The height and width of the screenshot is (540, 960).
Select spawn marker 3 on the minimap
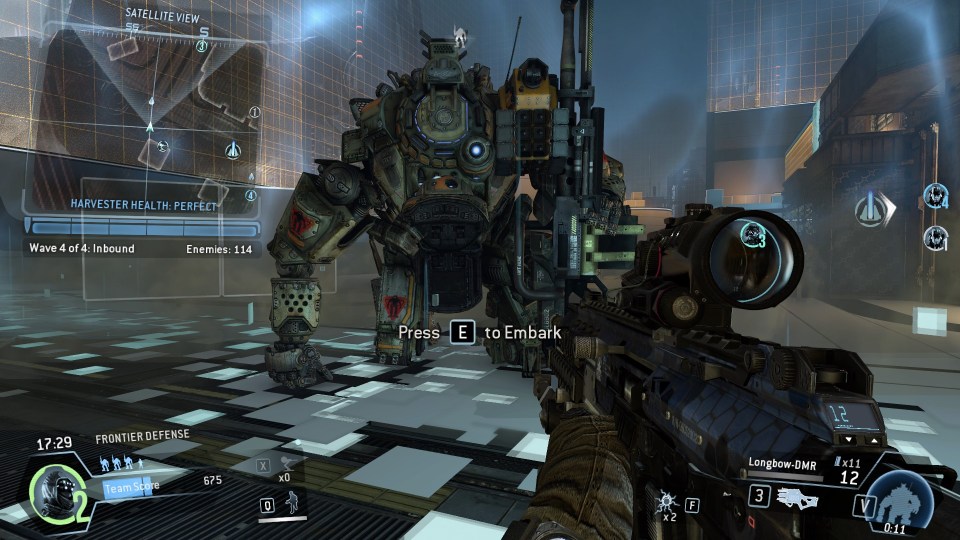coord(203,46)
